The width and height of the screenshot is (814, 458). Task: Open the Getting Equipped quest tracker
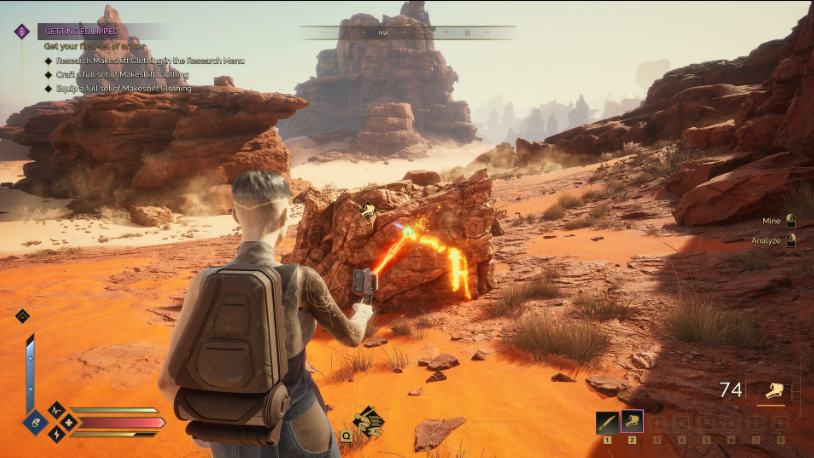tap(82, 31)
